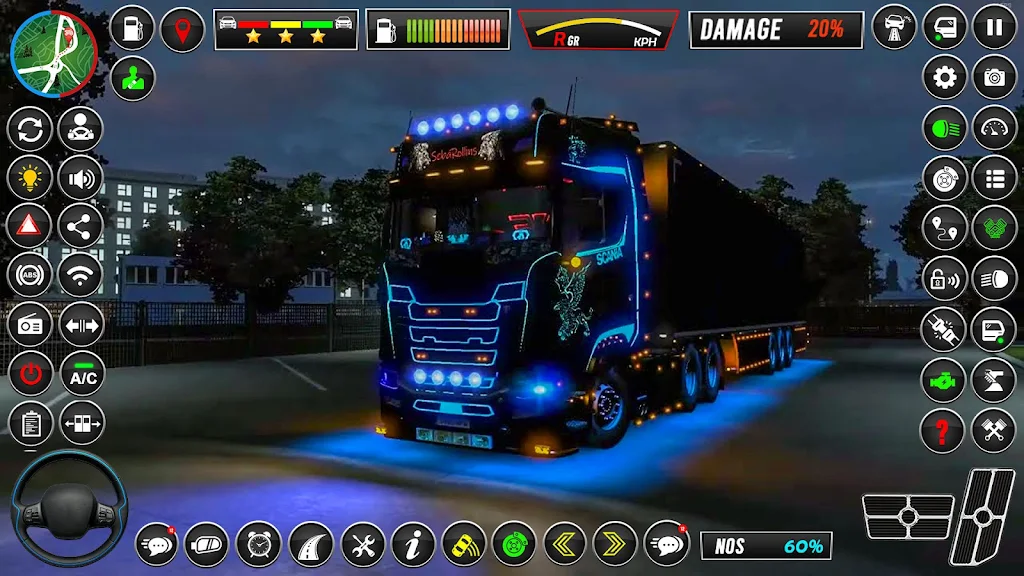Viewport: 1024px width, 576px height.
Task: Take a screenshot with the camera icon
Action: (x=994, y=77)
